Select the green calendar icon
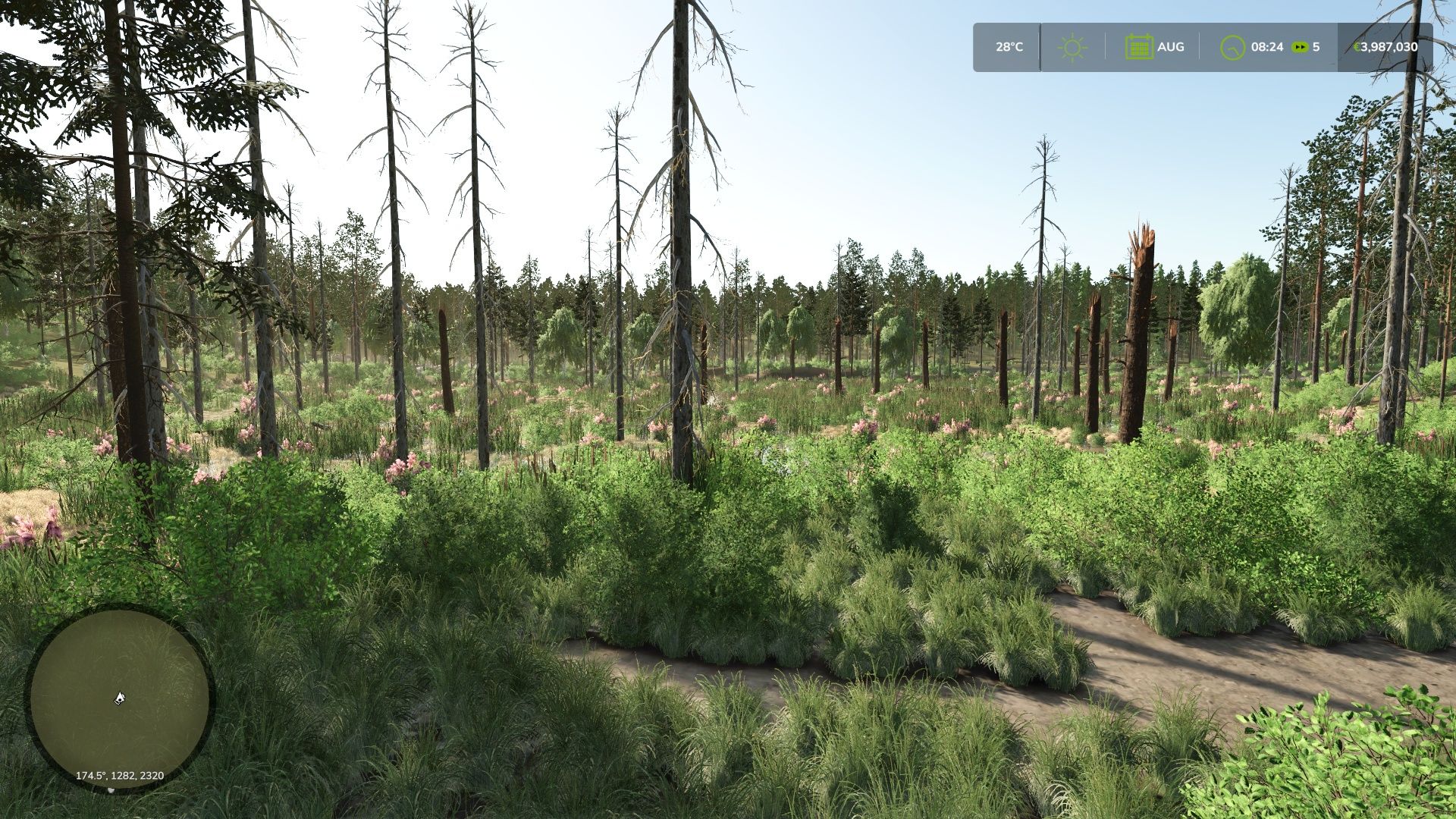The width and height of the screenshot is (1456, 819). point(1138,47)
